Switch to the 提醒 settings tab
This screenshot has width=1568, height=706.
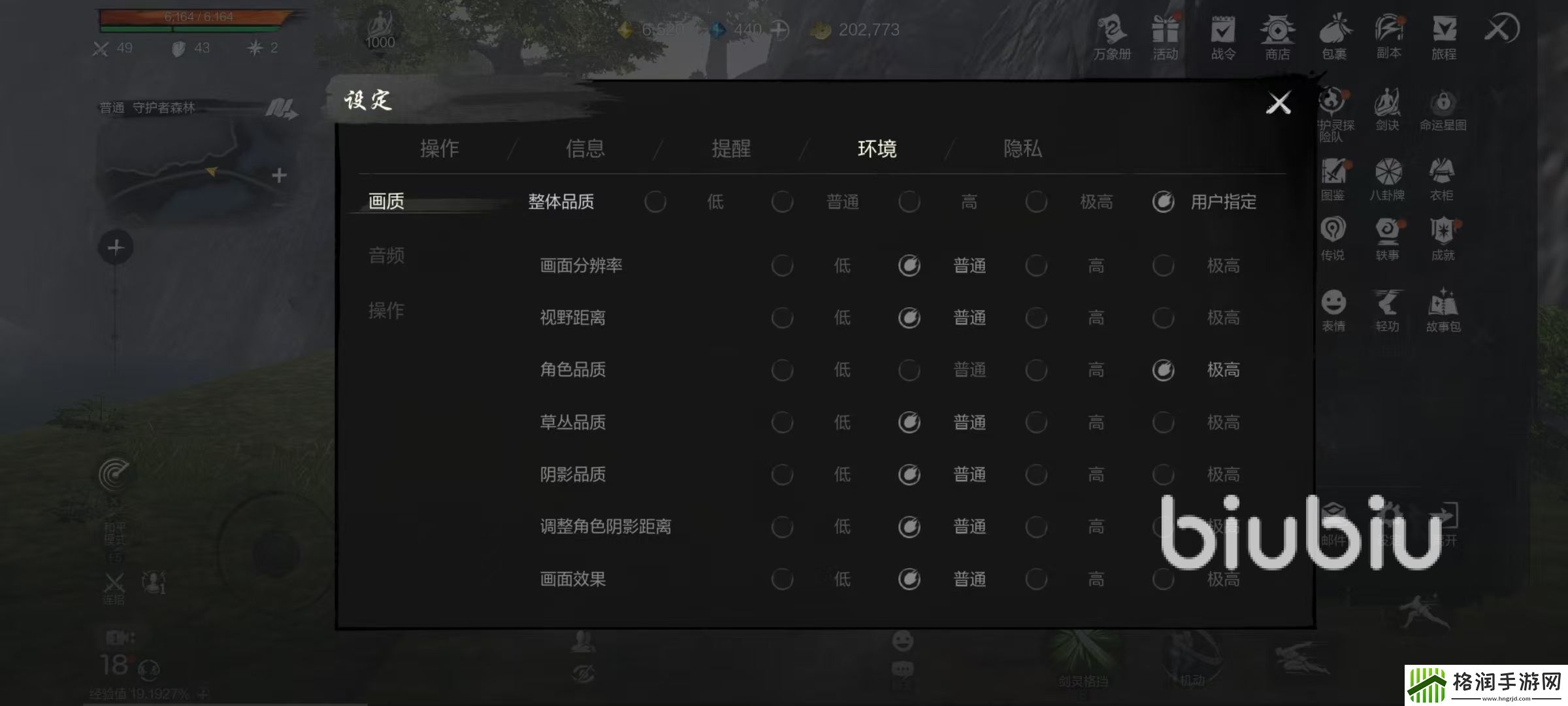click(x=730, y=149)
